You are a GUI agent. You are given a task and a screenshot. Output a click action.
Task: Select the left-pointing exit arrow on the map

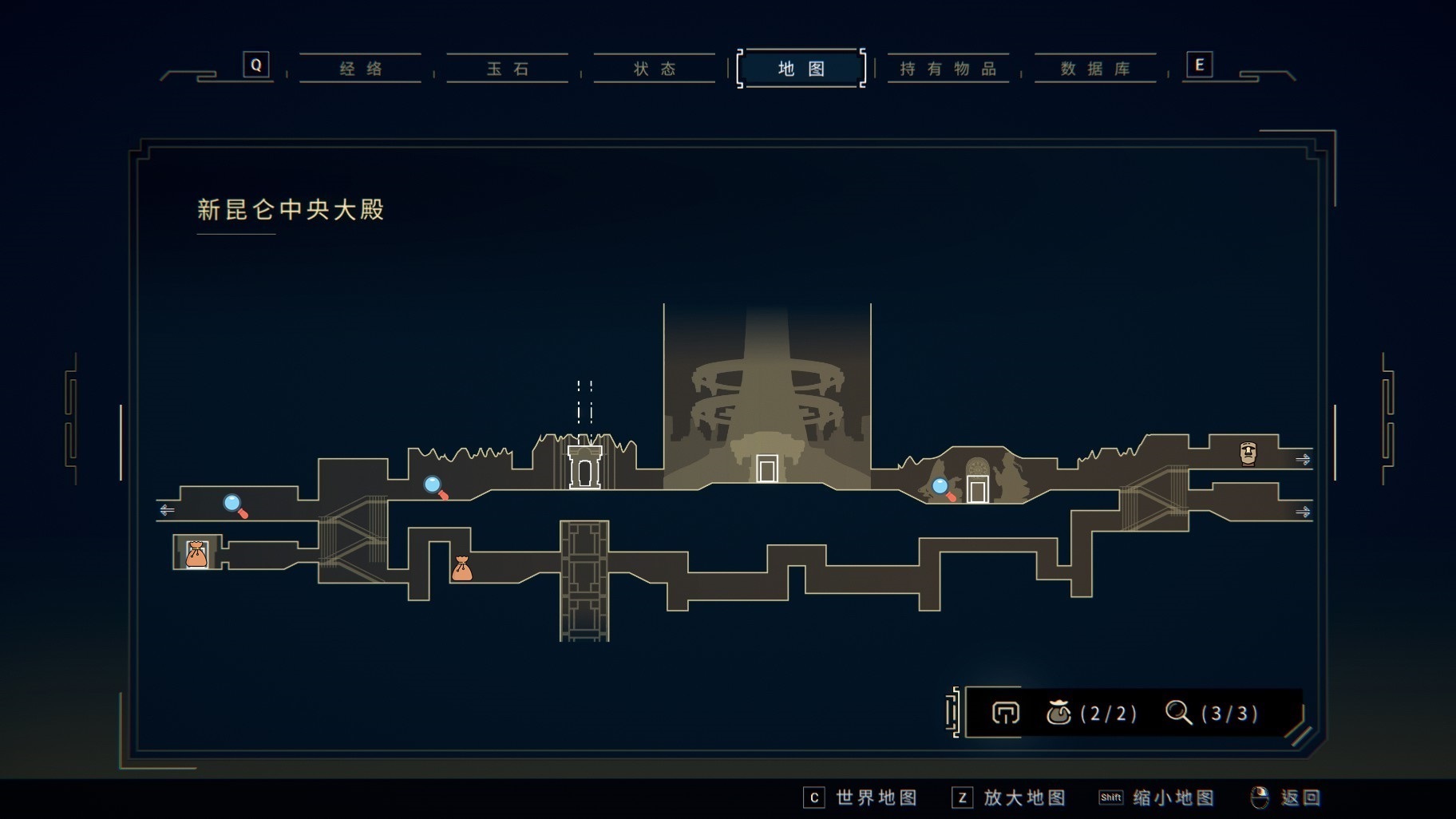pos(167,509)
